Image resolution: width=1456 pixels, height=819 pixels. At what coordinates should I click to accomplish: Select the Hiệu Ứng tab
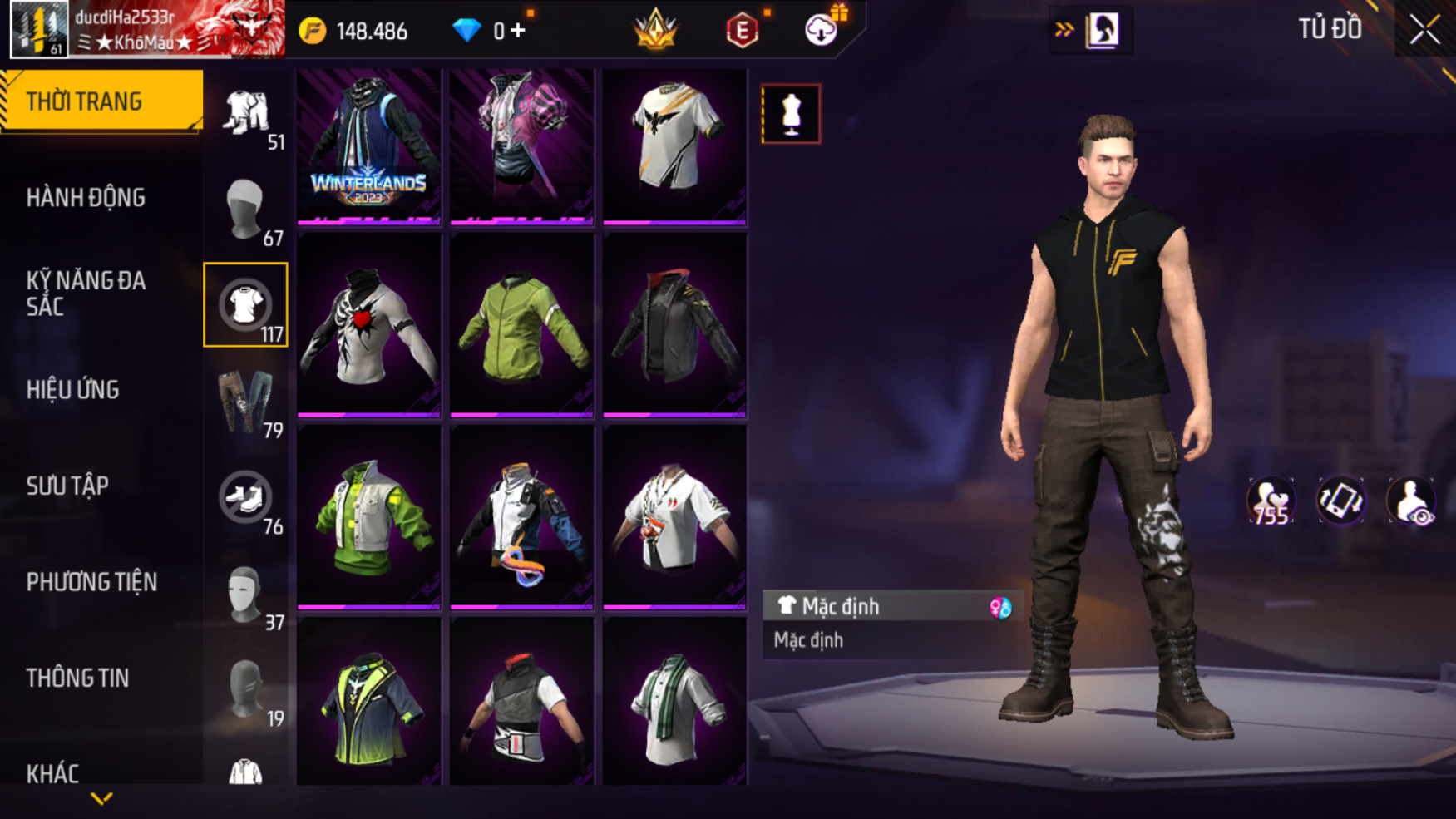point(72,390)
